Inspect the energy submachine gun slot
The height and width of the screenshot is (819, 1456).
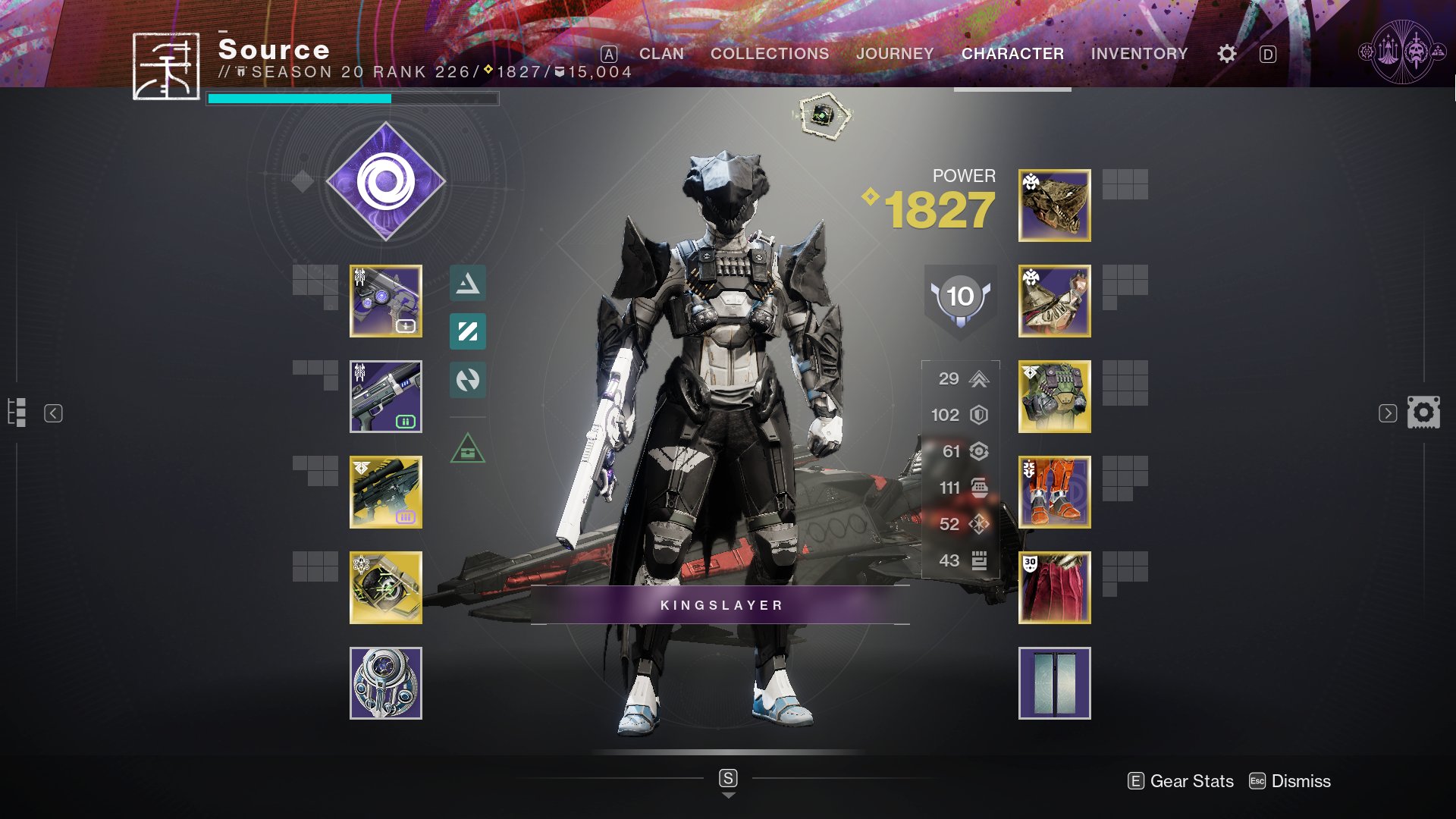click(386, 395)
